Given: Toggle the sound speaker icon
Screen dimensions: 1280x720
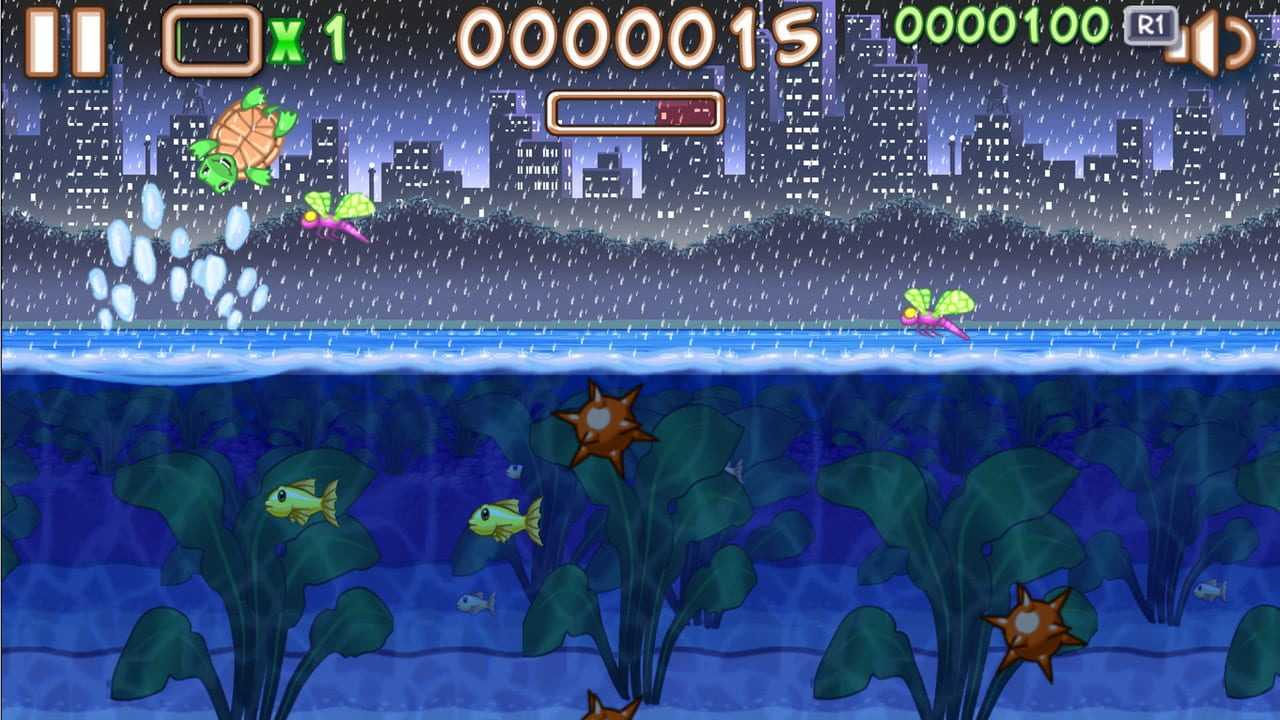Looking at the screenshot, I should coord(1210,44).
